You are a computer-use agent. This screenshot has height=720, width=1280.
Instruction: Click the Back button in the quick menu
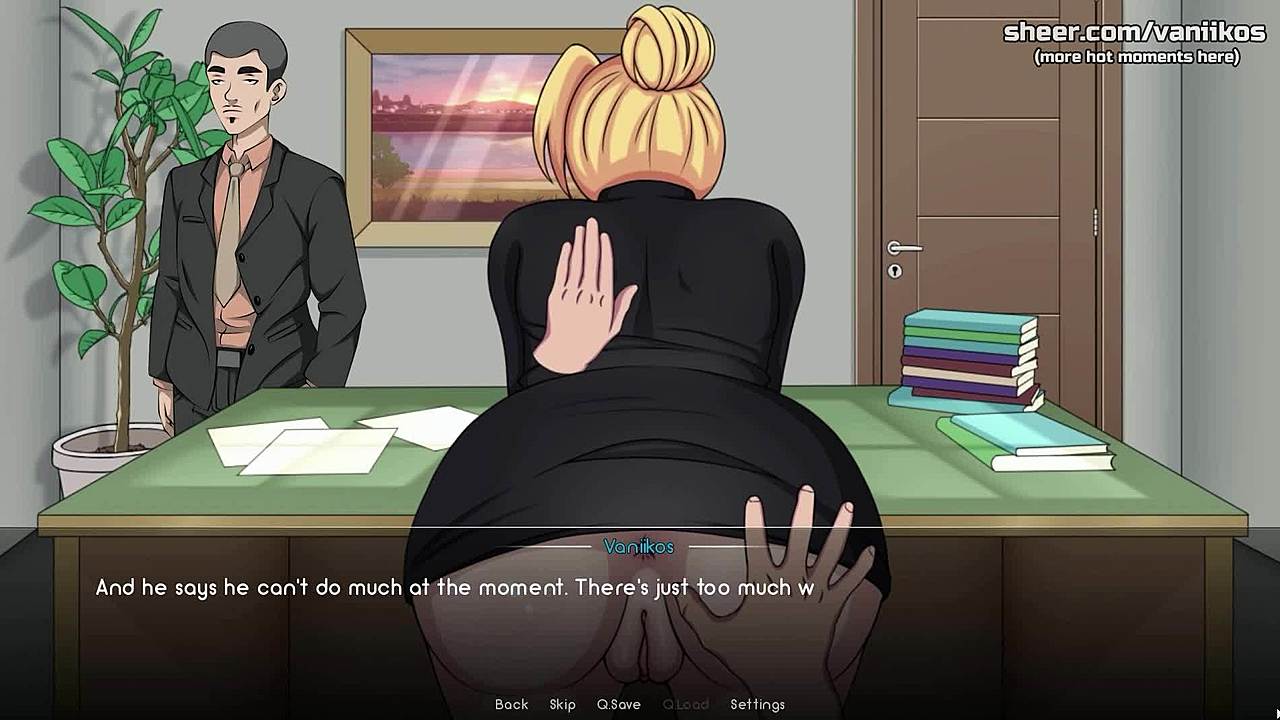[511, 704]
